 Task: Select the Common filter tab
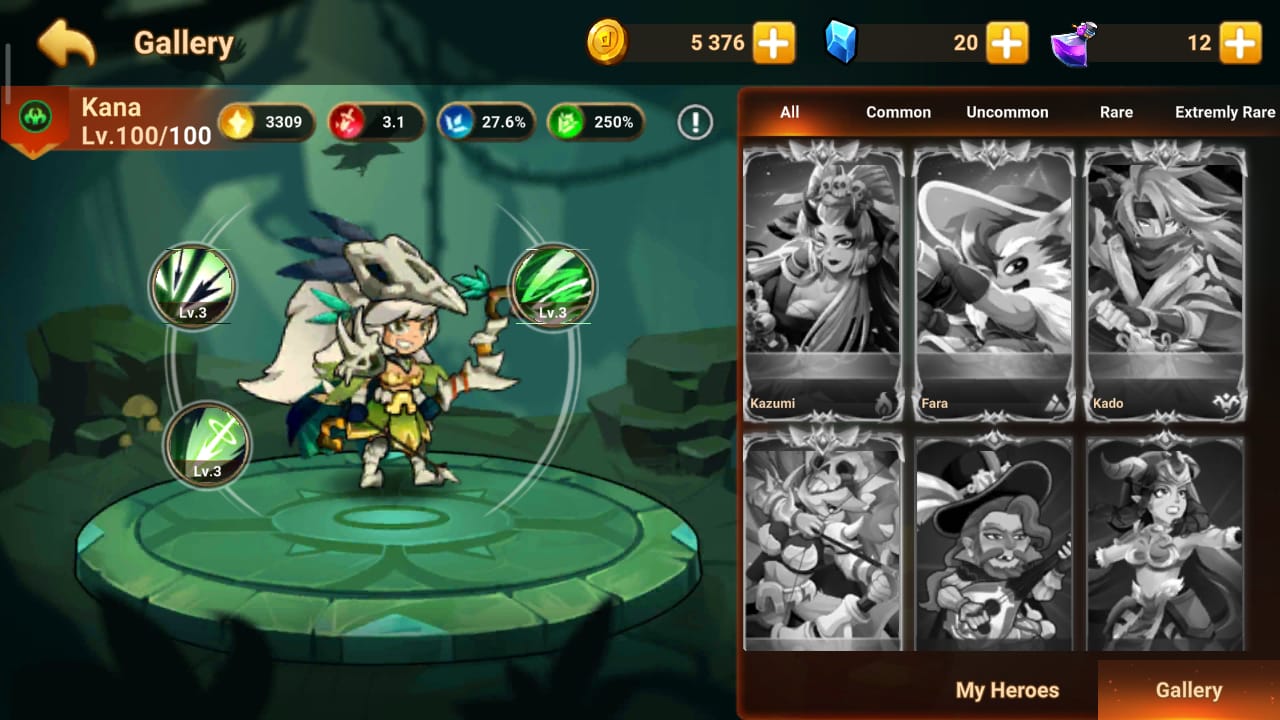click(x=898, y=112)
